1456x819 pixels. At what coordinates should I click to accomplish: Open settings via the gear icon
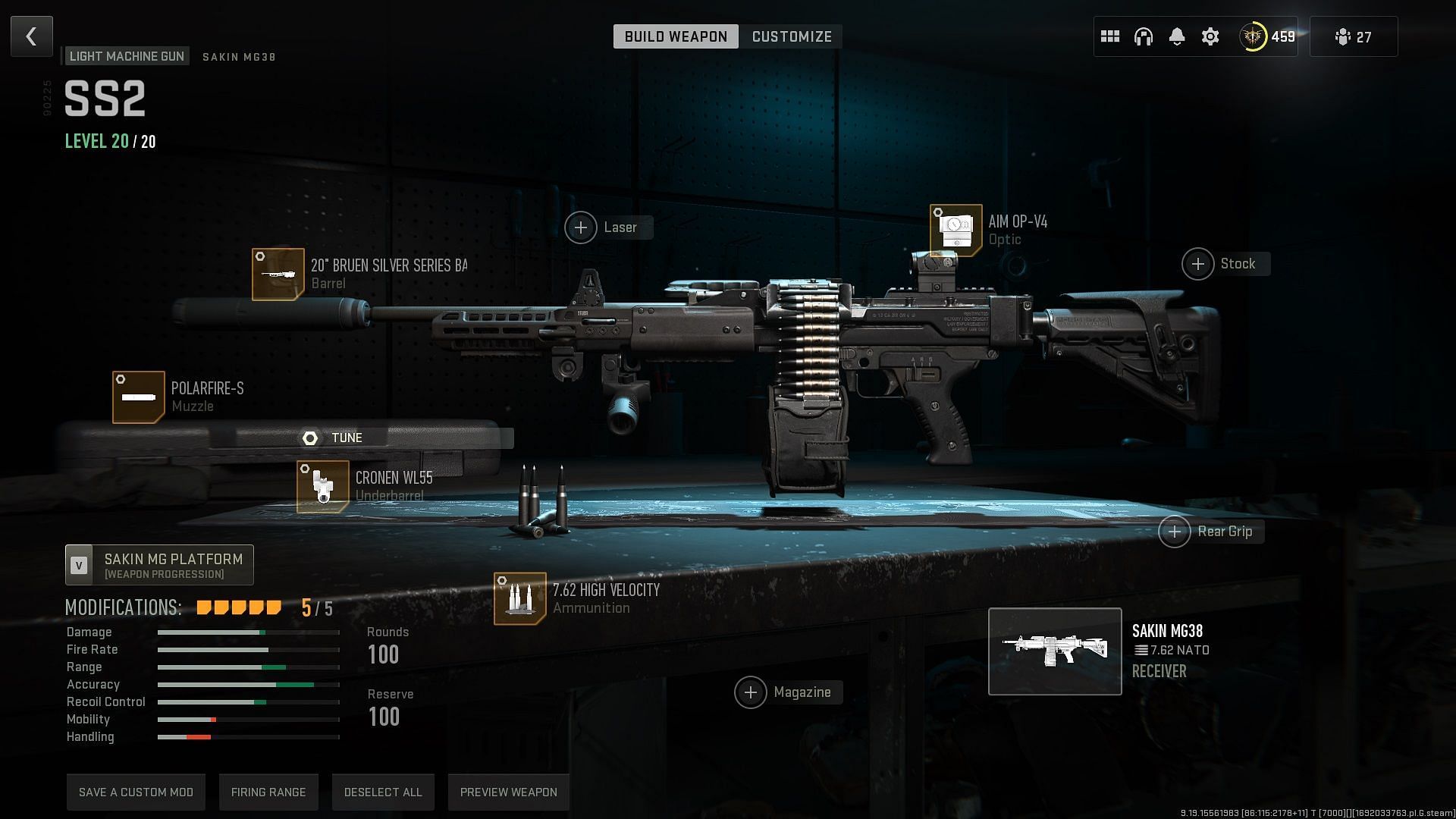tap(1210, 36)
